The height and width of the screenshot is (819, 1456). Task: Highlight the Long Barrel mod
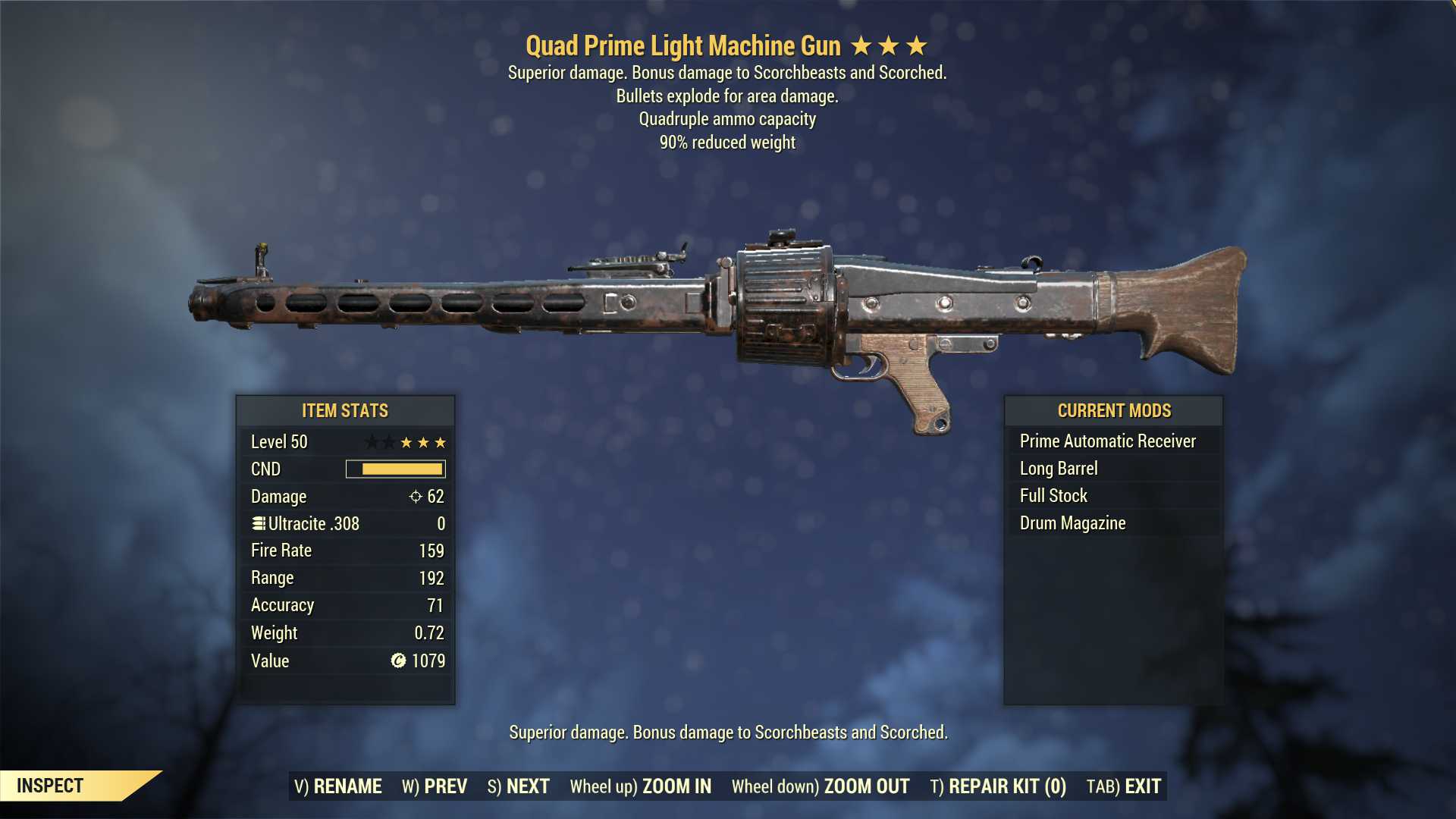click(x=1059, y=469)
